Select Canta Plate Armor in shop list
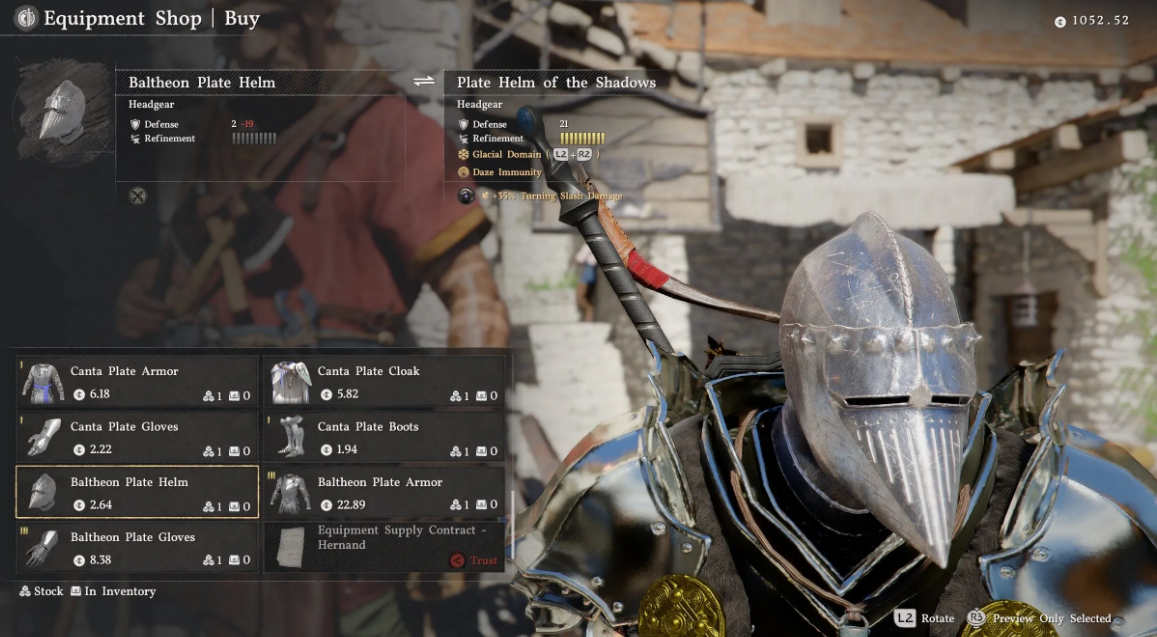Viewport: 1157px width, 637px height. coord(137,382)
